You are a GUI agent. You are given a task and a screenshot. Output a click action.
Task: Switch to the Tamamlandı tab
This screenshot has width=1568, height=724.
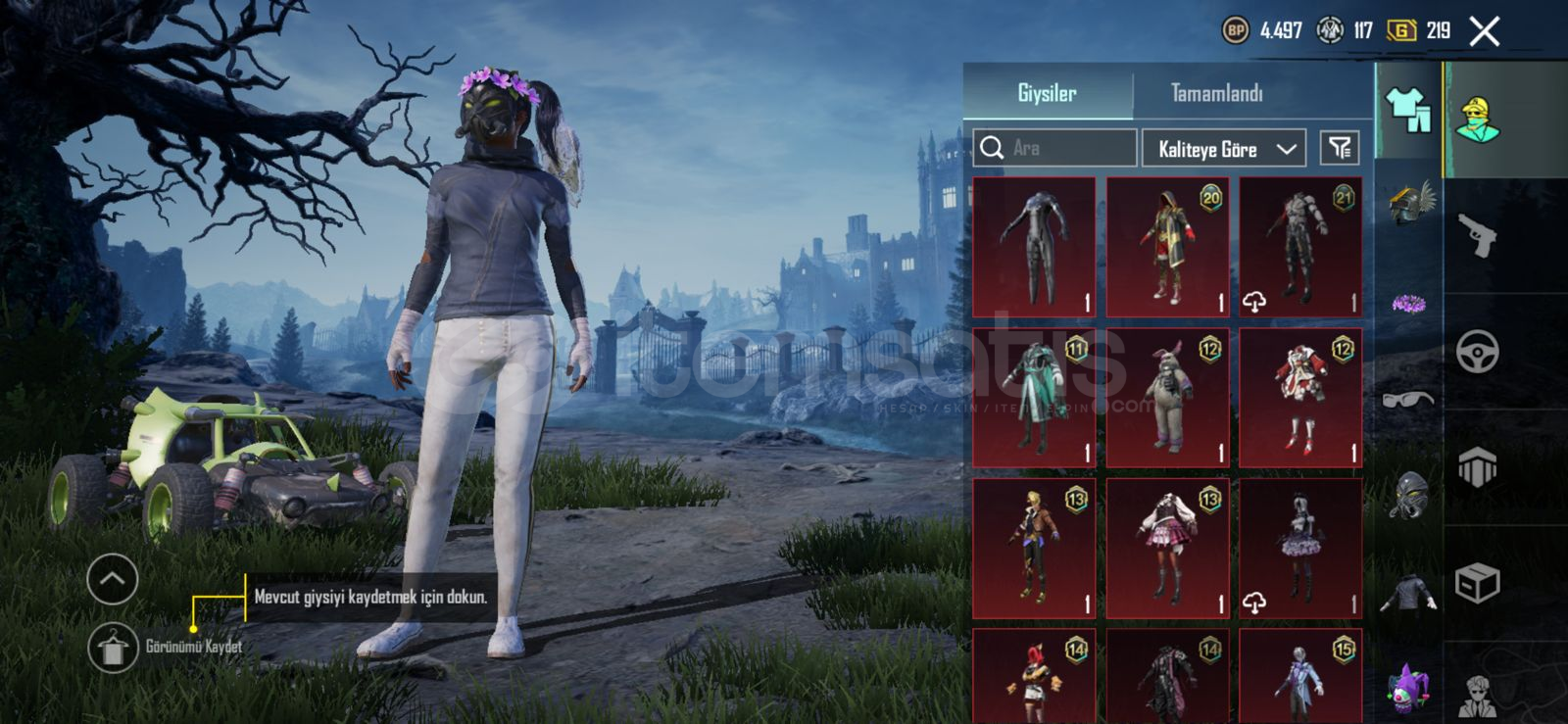click(1216, 94)
